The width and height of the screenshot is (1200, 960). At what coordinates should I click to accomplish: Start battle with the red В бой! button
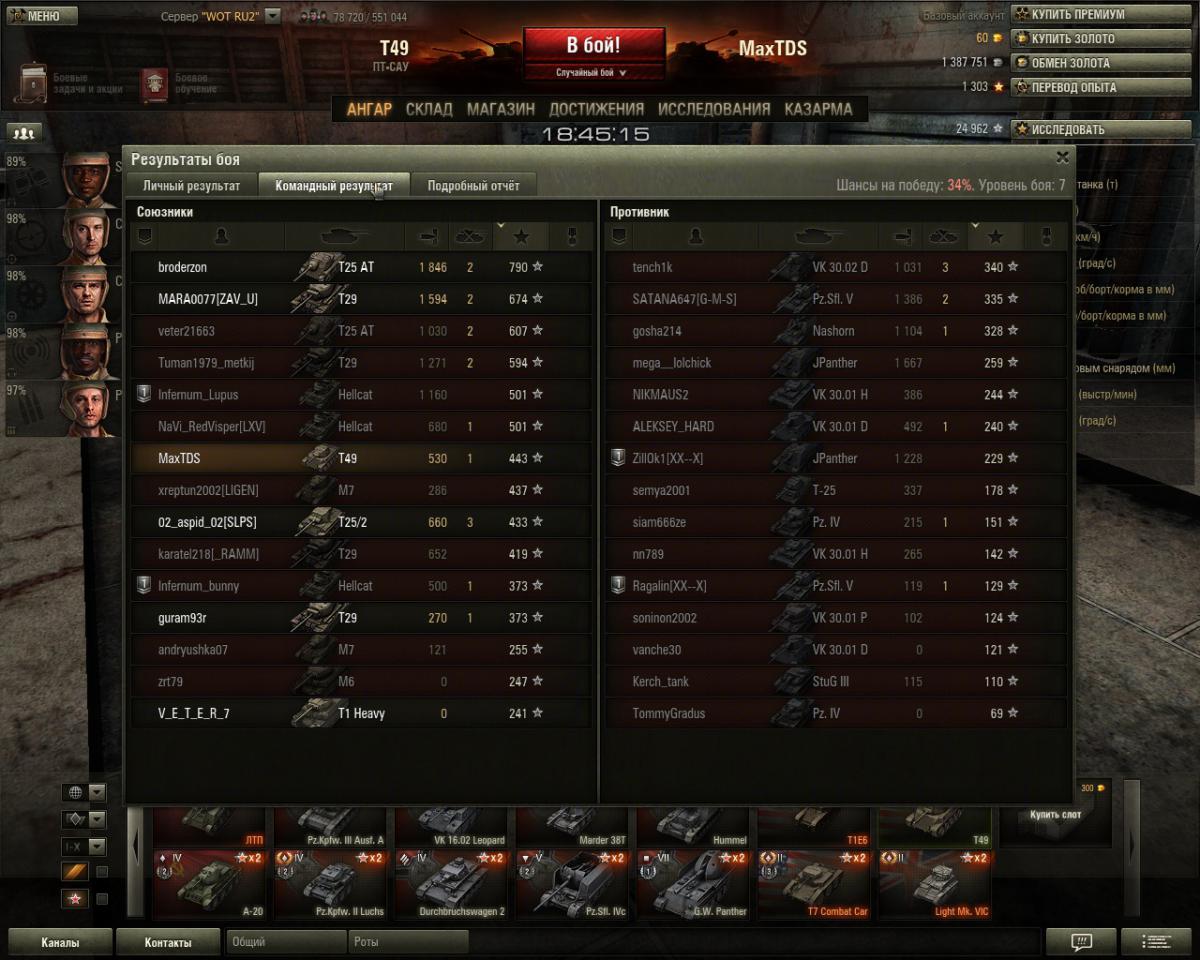[x=593, y=47]
